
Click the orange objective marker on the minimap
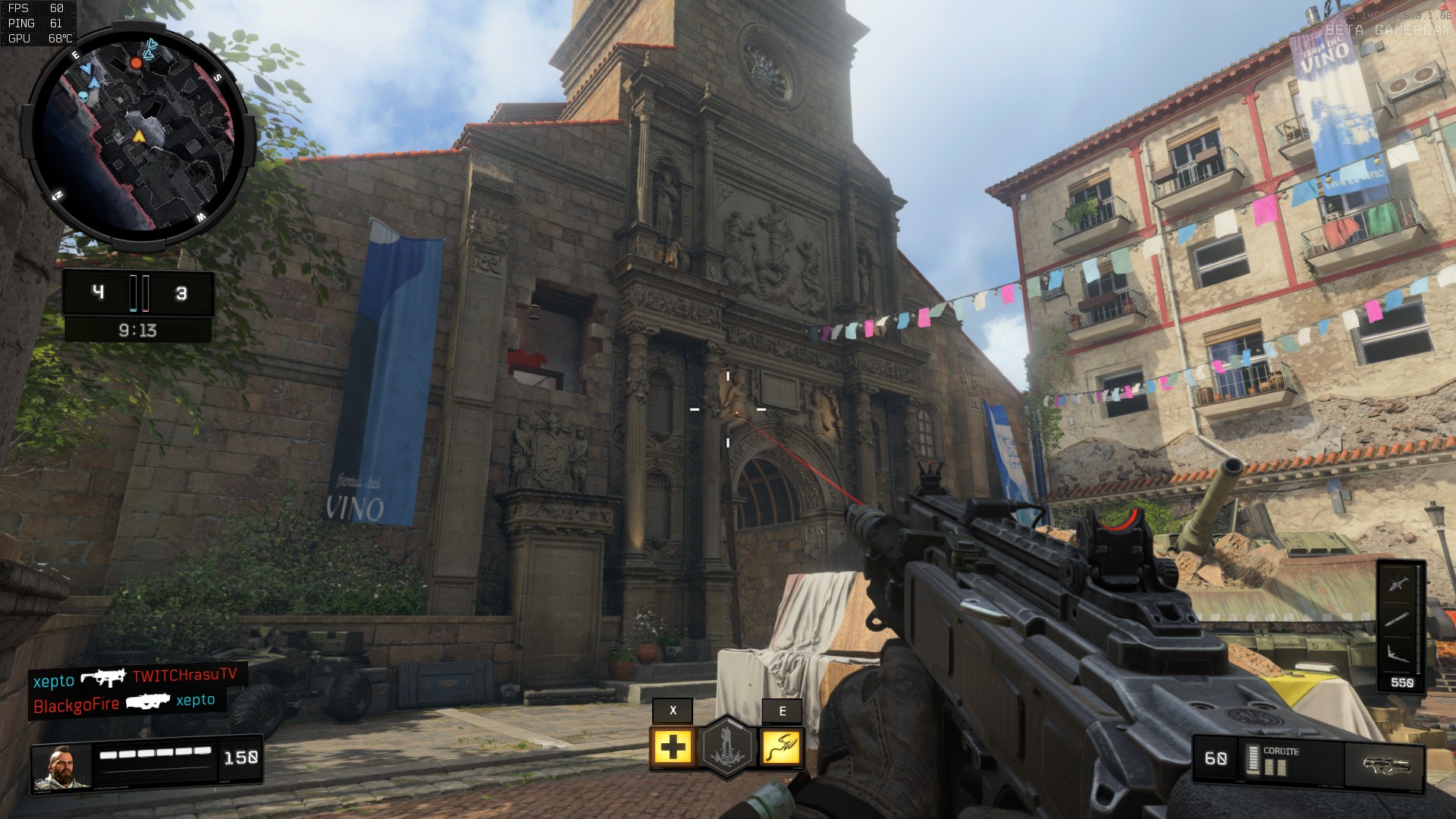click(136, 63)
